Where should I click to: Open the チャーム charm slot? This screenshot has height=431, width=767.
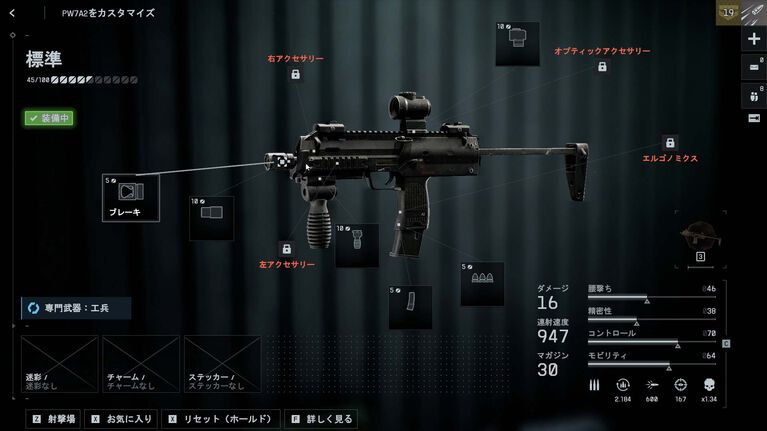pos(141,363)
